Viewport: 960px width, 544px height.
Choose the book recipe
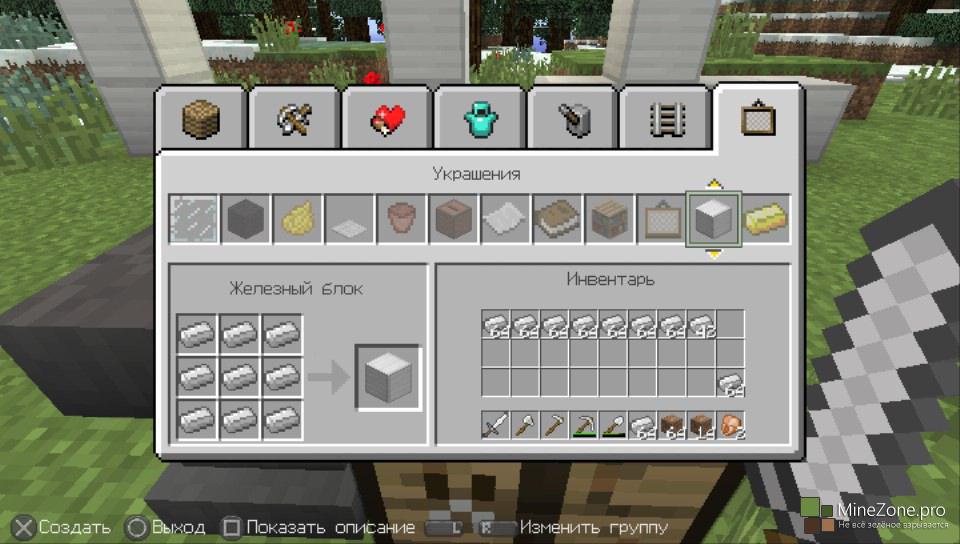click(x=557, y=219)
